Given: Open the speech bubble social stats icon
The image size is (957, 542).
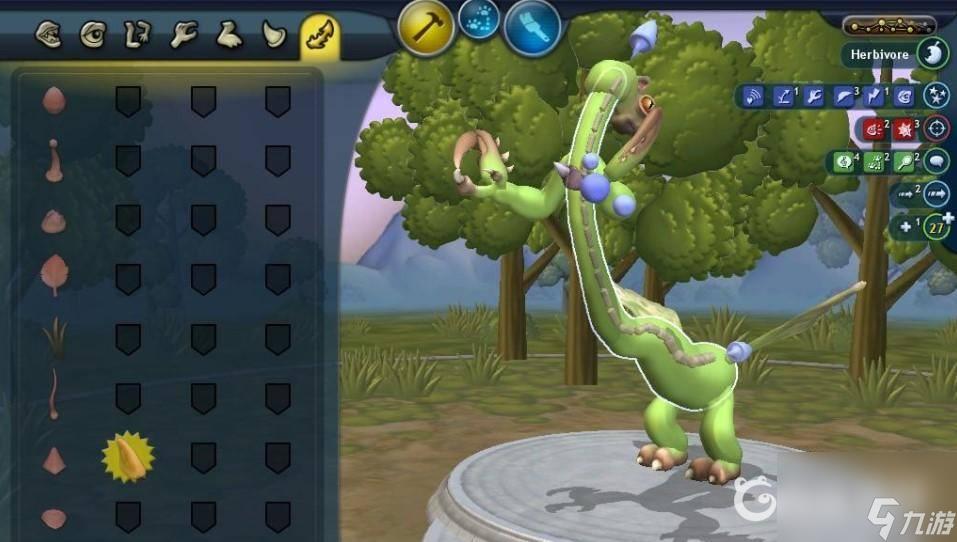Looking at the screenshot, I should (x=936, y=160).
